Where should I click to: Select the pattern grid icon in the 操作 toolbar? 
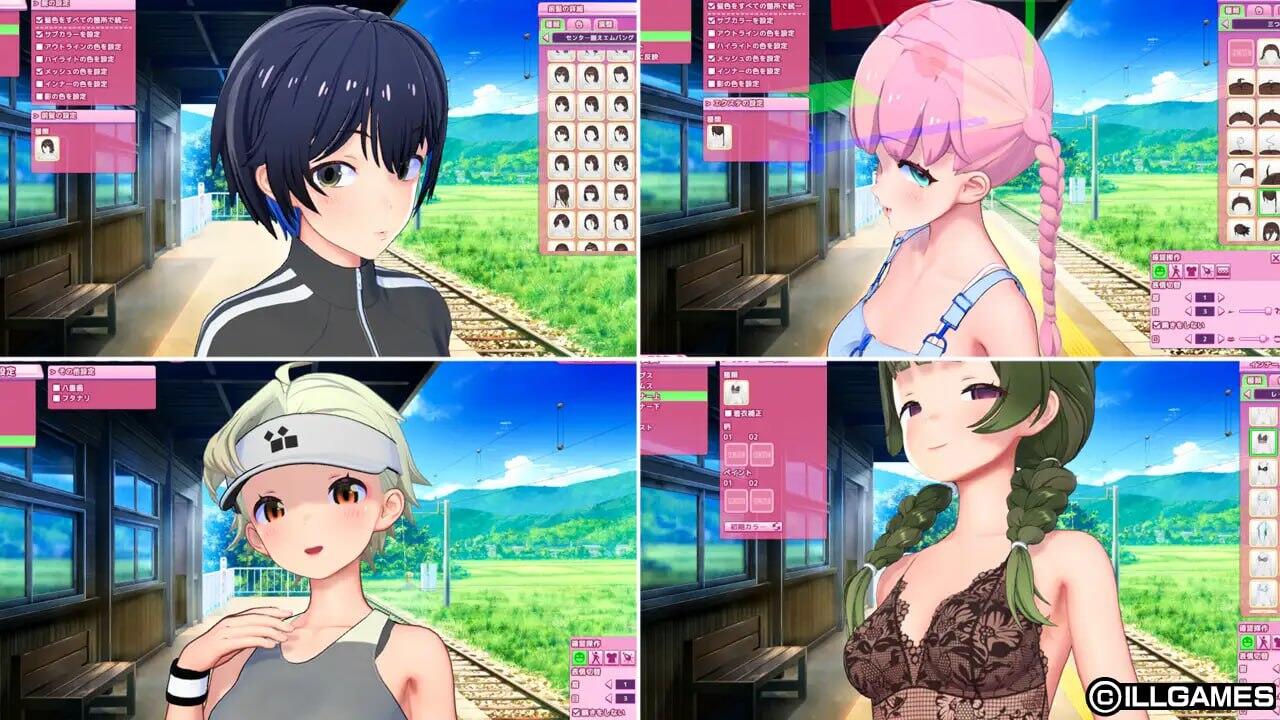coord(1223,270)
